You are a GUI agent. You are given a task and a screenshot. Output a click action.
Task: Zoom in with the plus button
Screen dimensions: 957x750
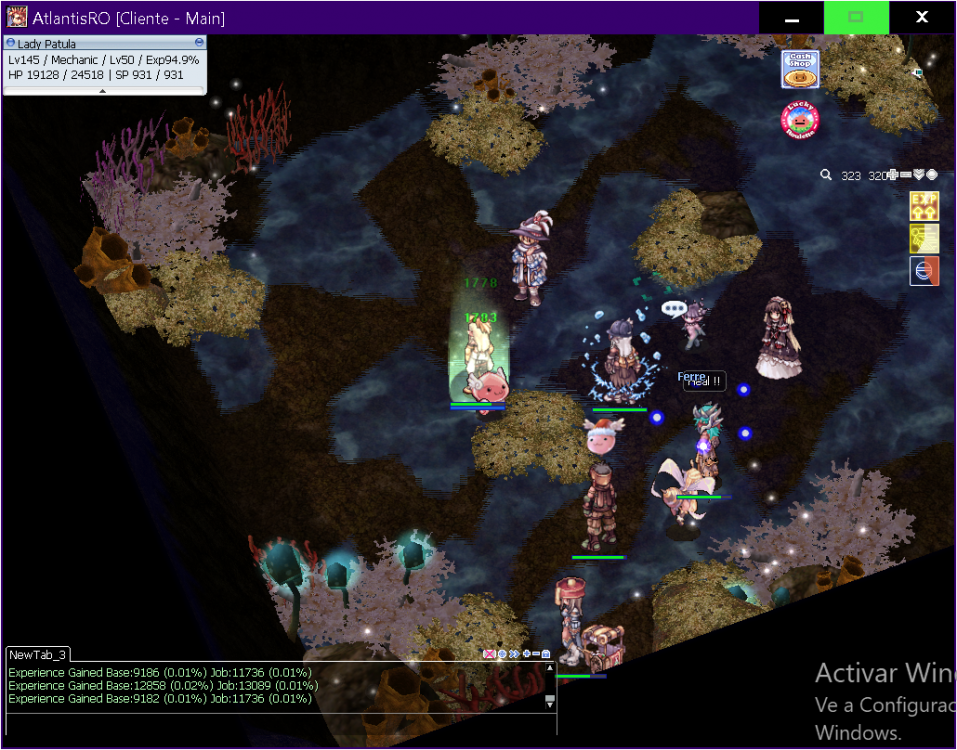(x=893, y=175)
